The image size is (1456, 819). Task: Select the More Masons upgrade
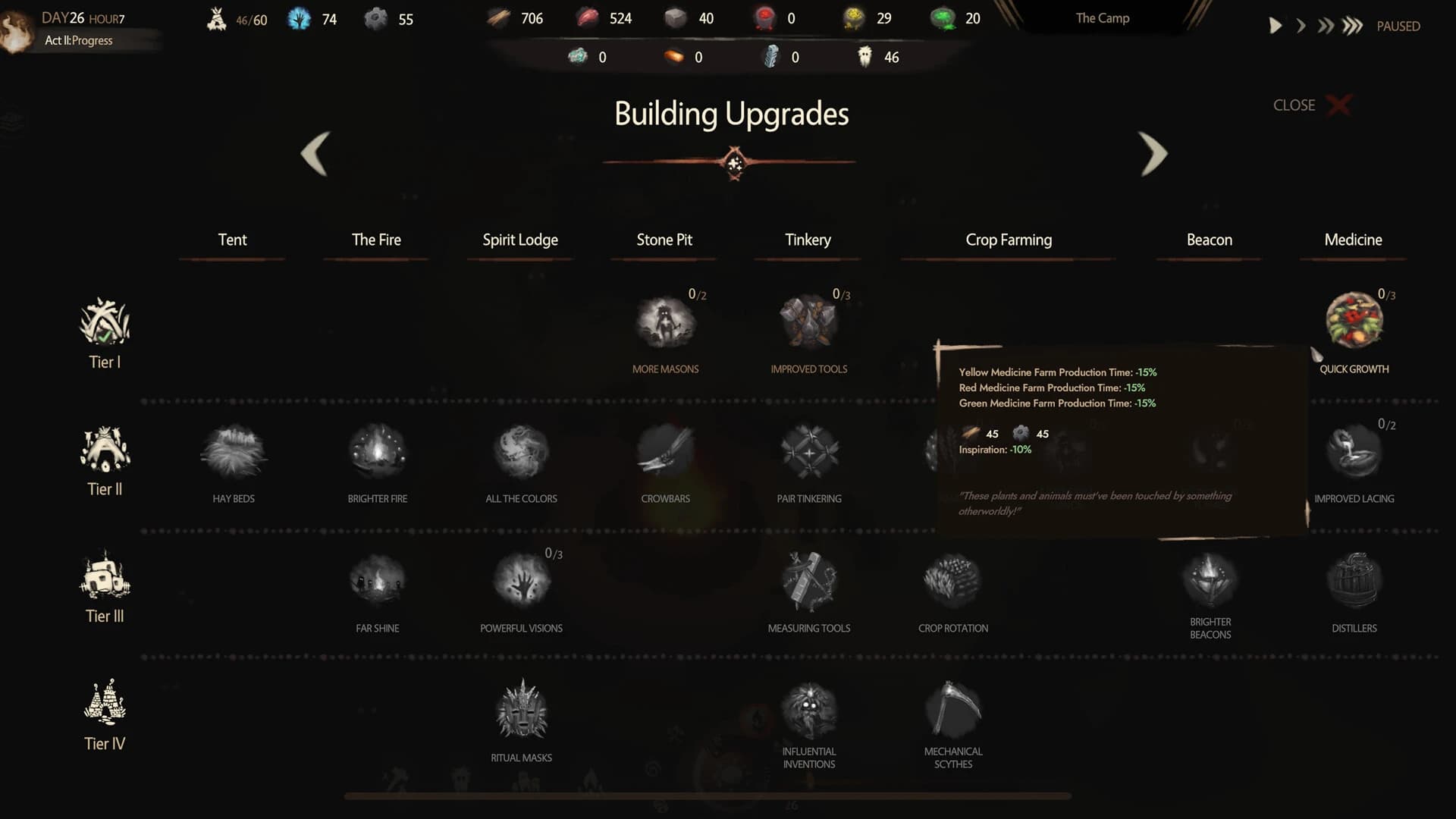click(x=665, y=322)
